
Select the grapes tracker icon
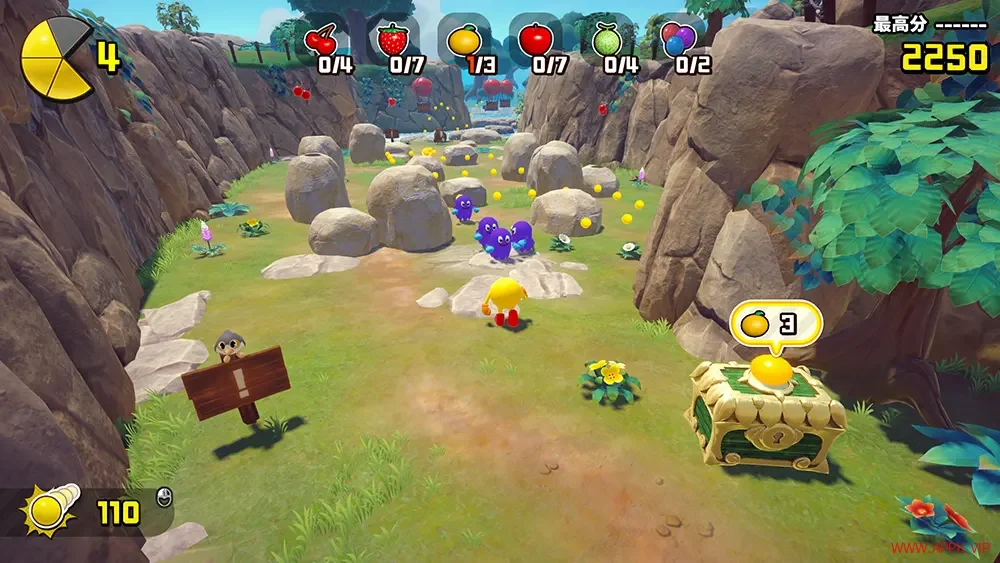678,41
